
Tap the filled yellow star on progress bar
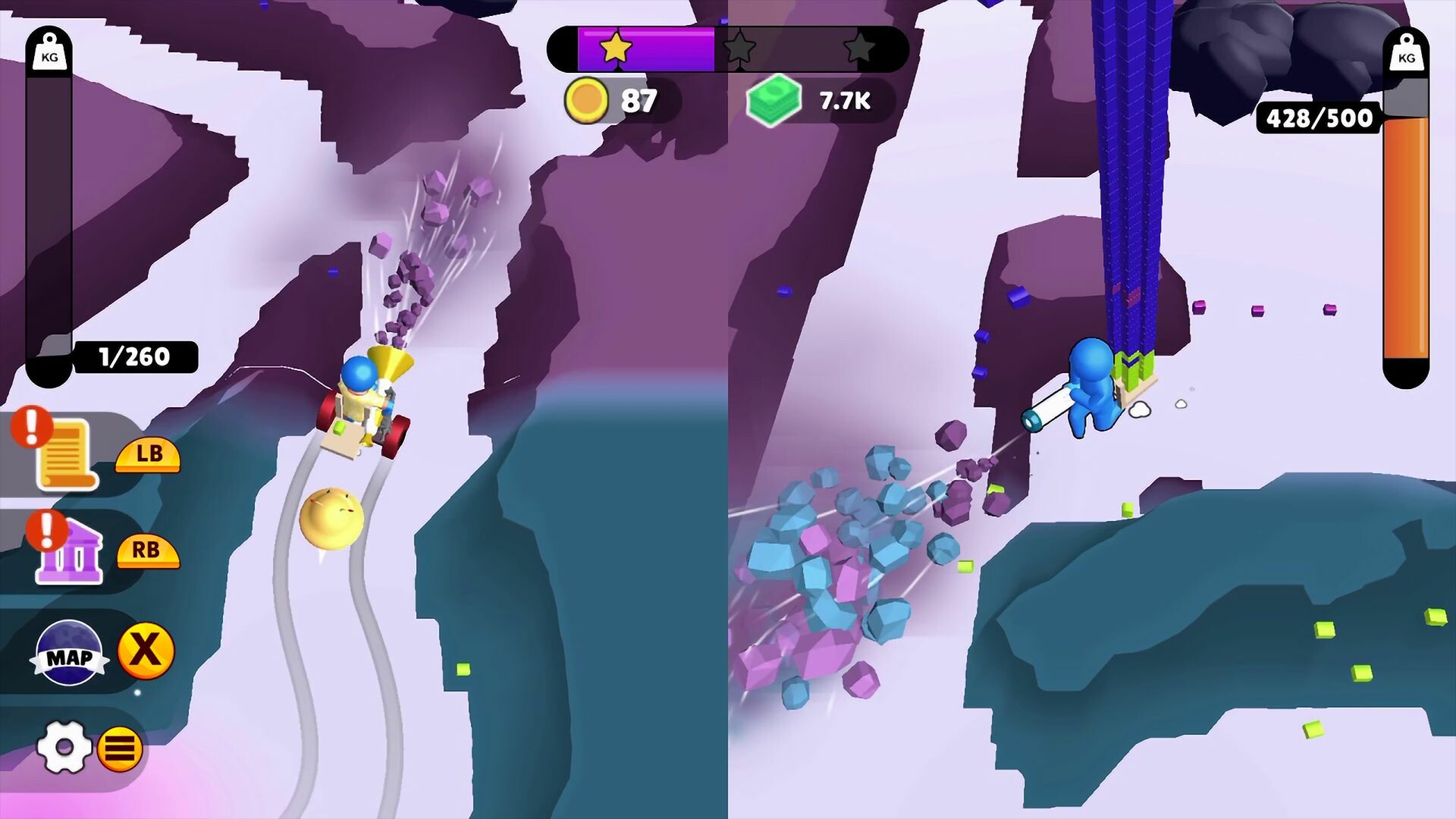tap(614, 49)
